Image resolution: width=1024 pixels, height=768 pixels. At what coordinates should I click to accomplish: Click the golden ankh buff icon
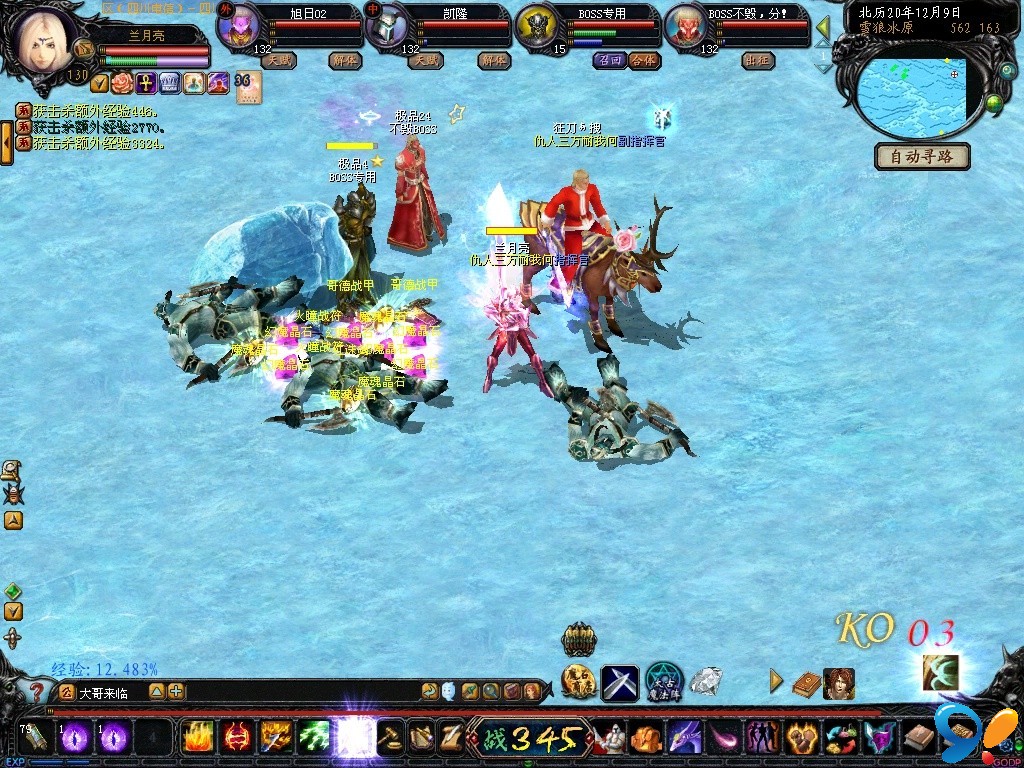145,83
